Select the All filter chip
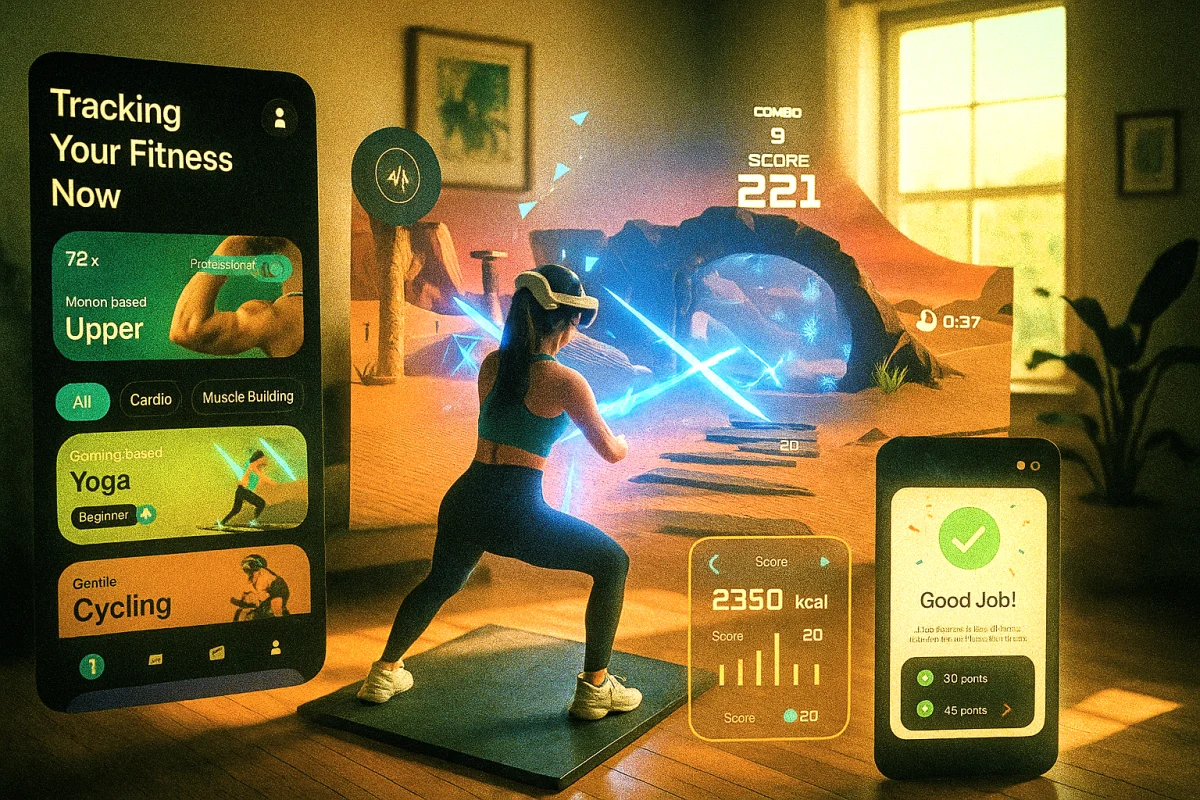 click(82, 402)
